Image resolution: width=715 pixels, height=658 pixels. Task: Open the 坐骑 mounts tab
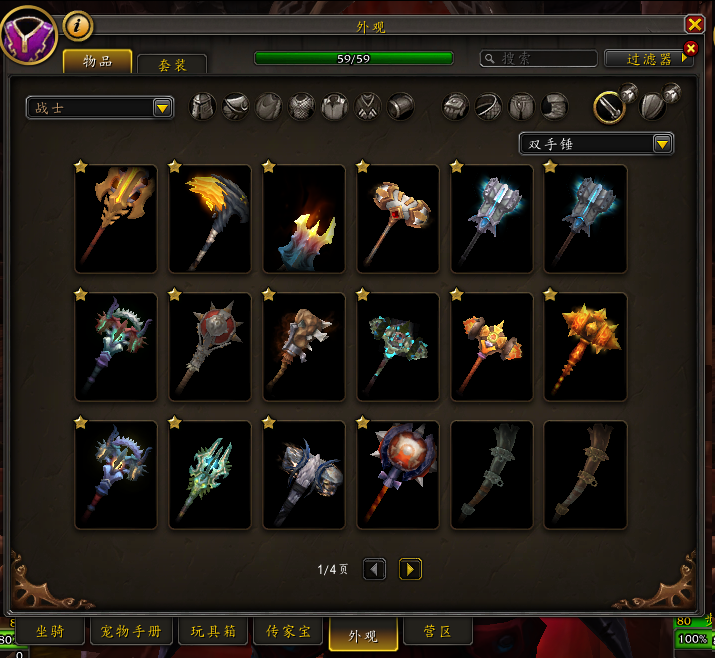(x=49, y=632)
